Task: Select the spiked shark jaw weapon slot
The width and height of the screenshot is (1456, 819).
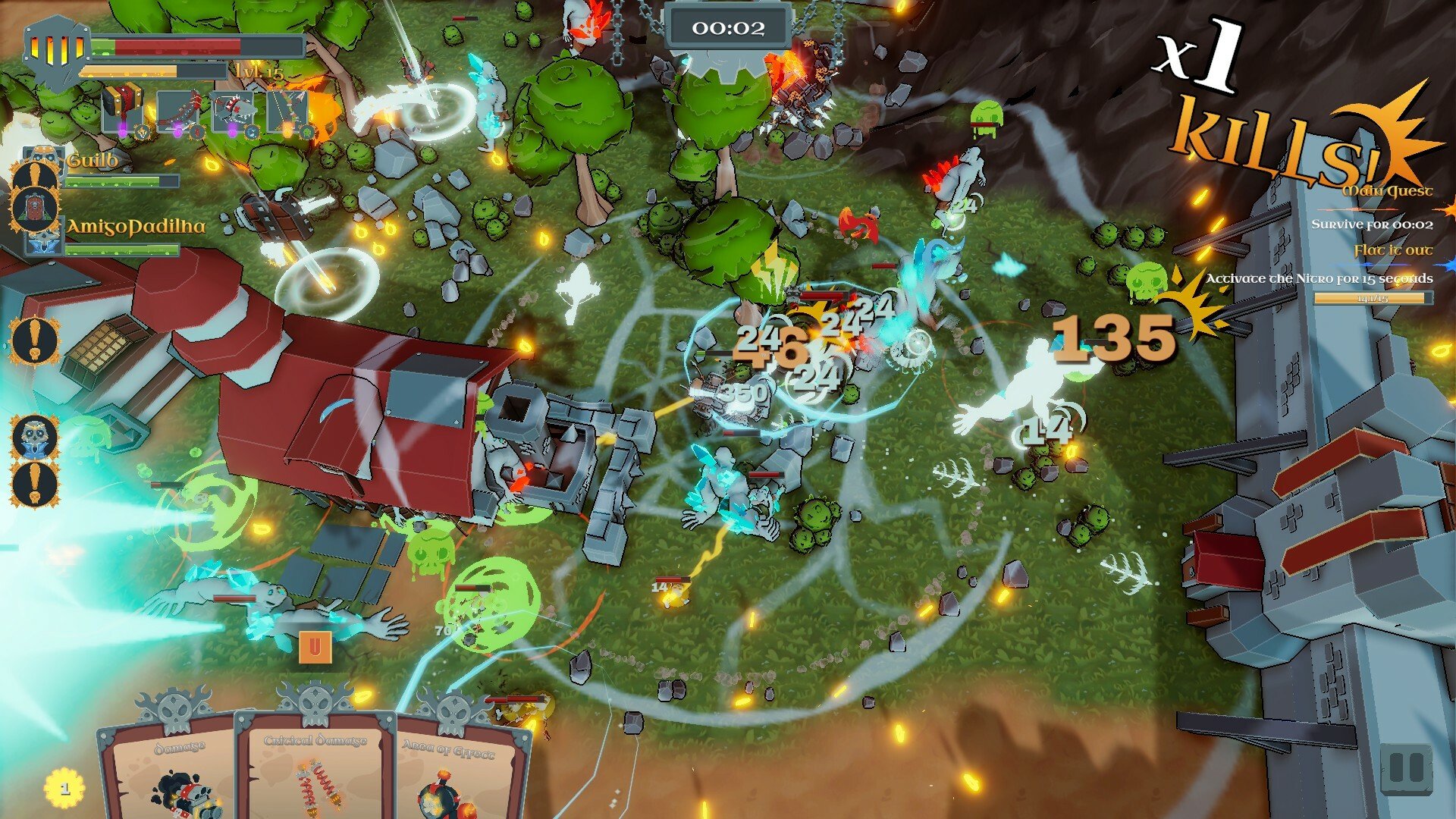Action: (x=233, y=111)
